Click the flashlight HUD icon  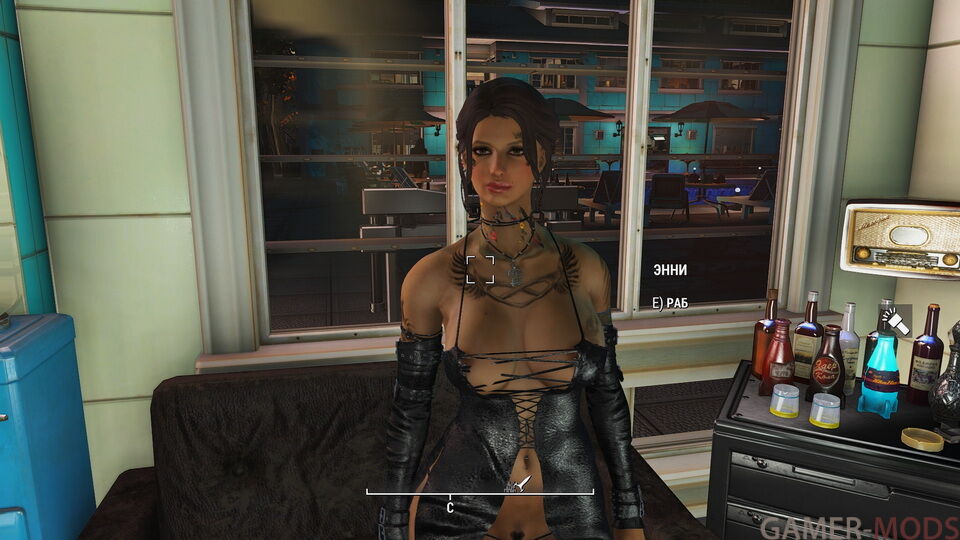click(x=893, y=321)
